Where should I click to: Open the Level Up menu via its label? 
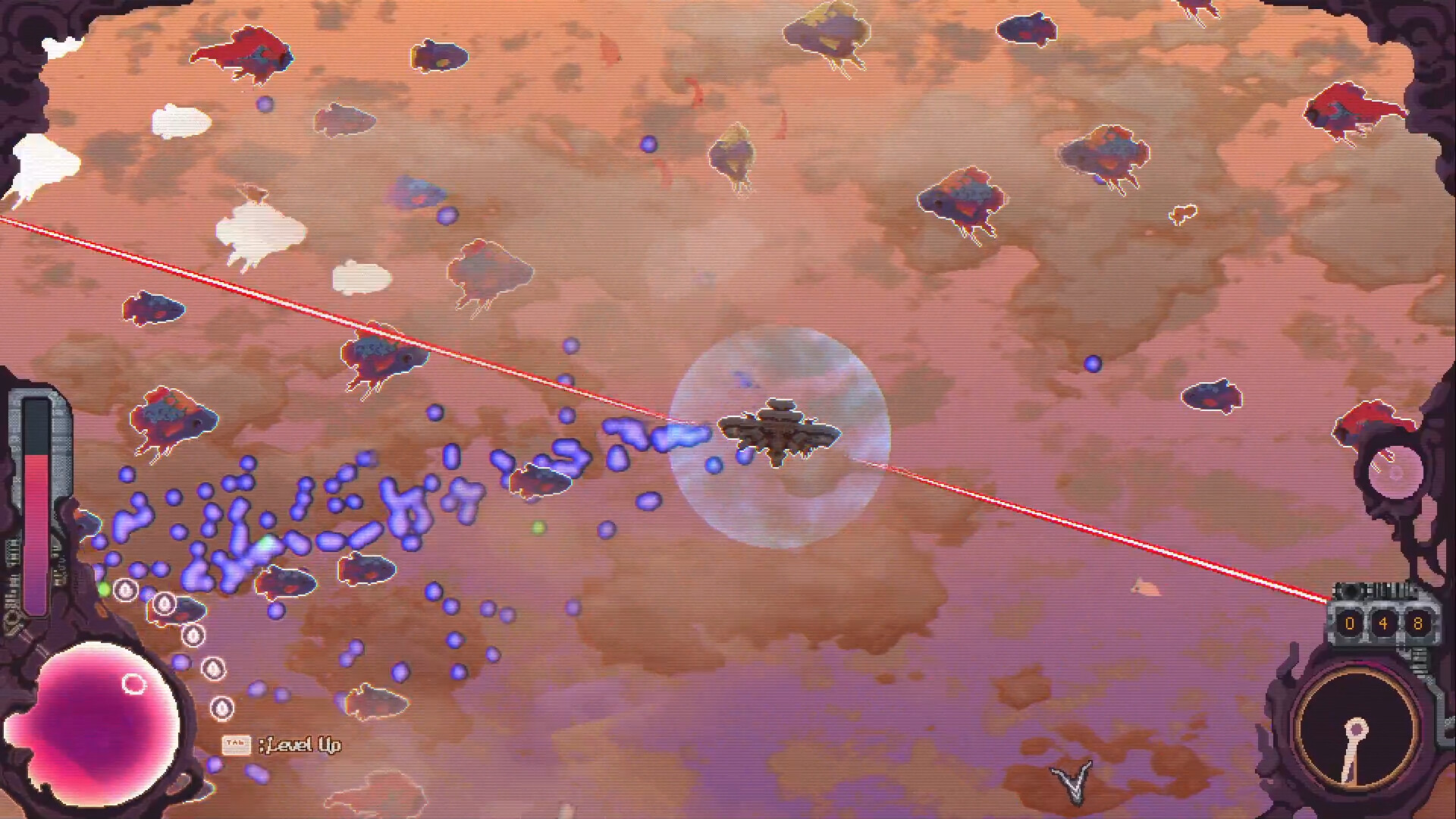point(302,745)
